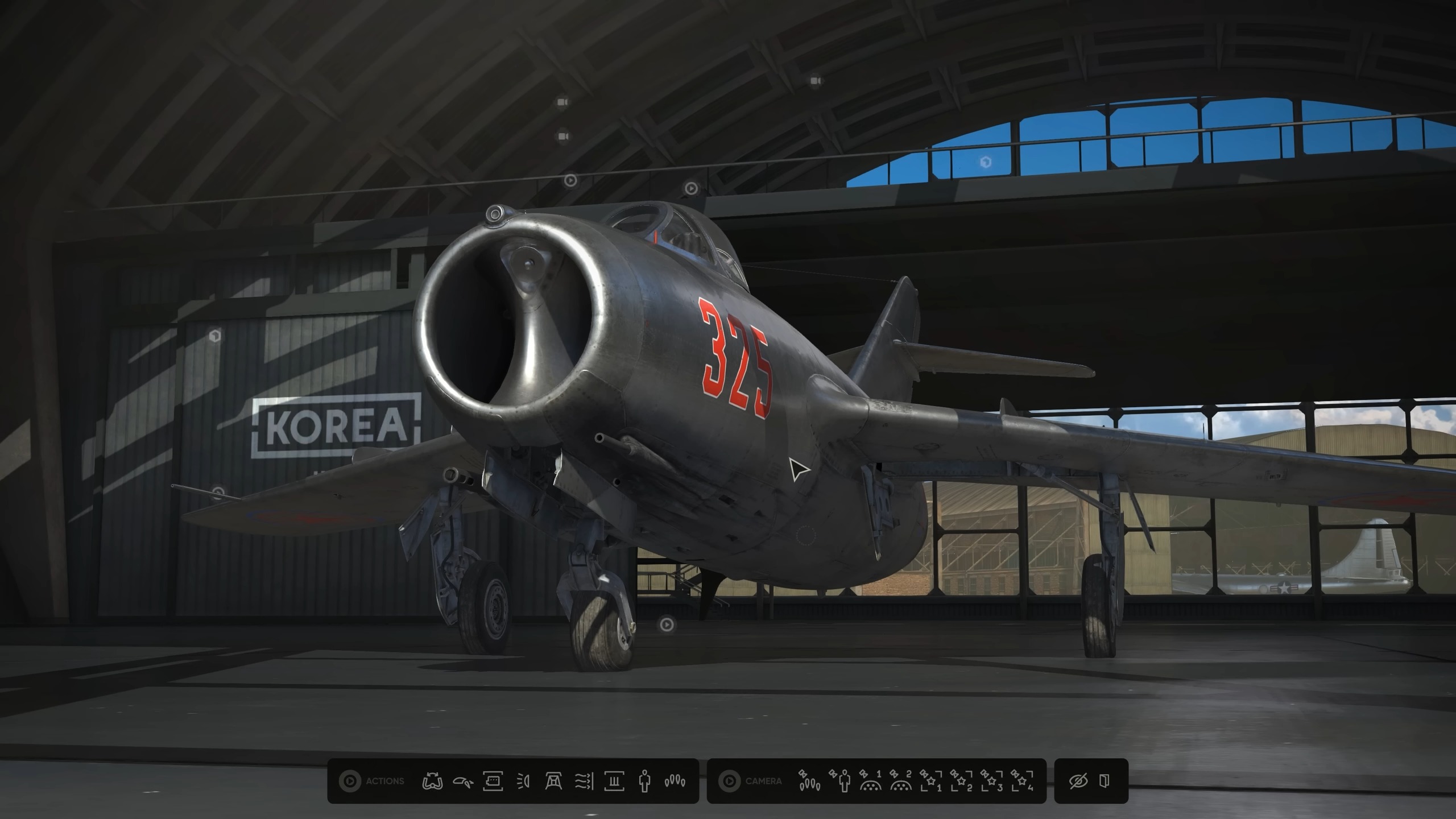
Task: Select camera dome preset 2 icon
Action: 900,781
